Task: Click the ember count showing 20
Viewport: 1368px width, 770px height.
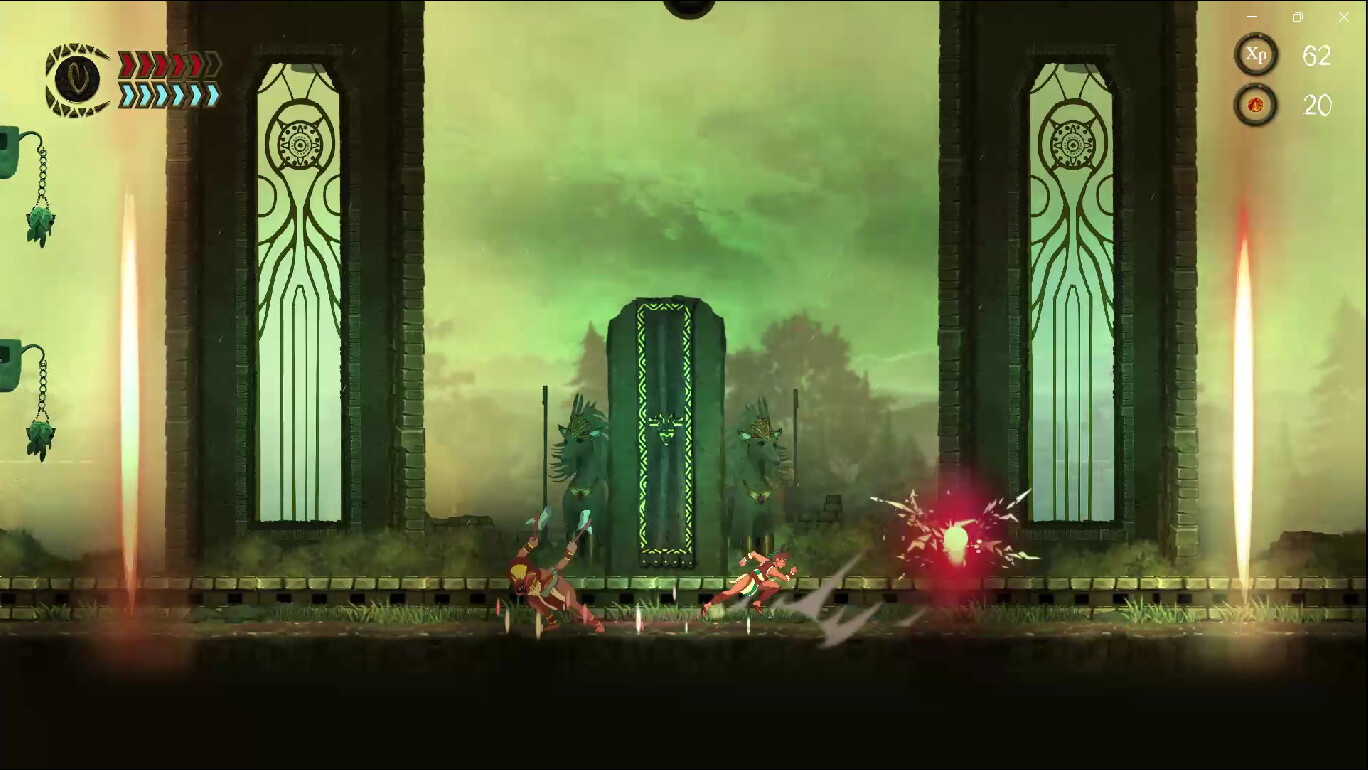Action: coord(1318,104)
